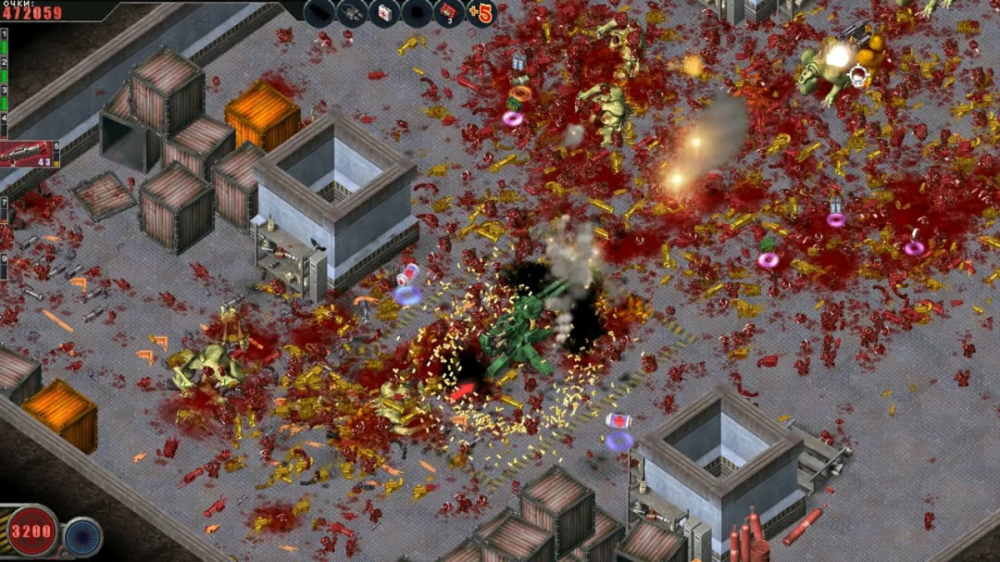Select the combat drone item icon
This screenshot has width=1000, height=562.
pyautogui.click(x=352, y=13)
